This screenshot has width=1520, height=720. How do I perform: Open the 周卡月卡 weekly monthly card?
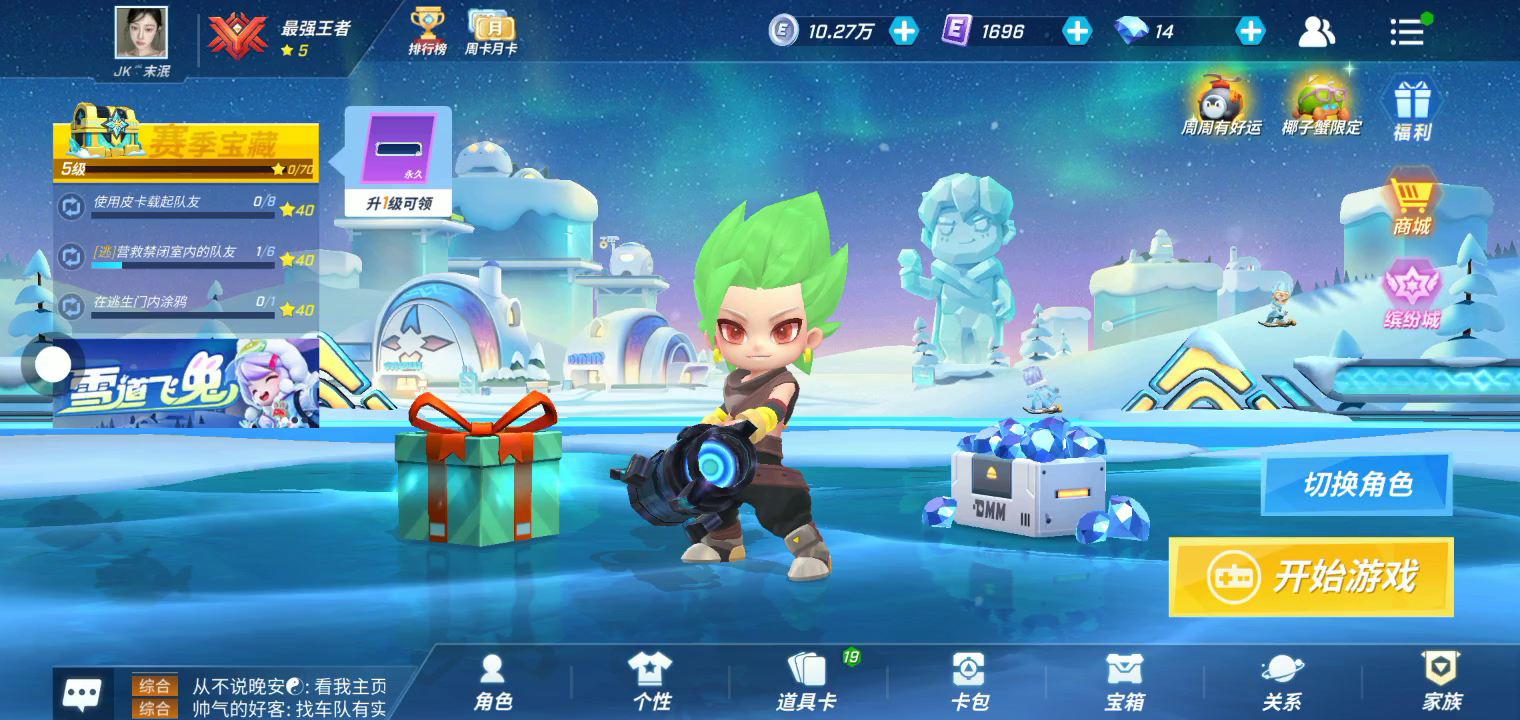(x=491, y=31)
